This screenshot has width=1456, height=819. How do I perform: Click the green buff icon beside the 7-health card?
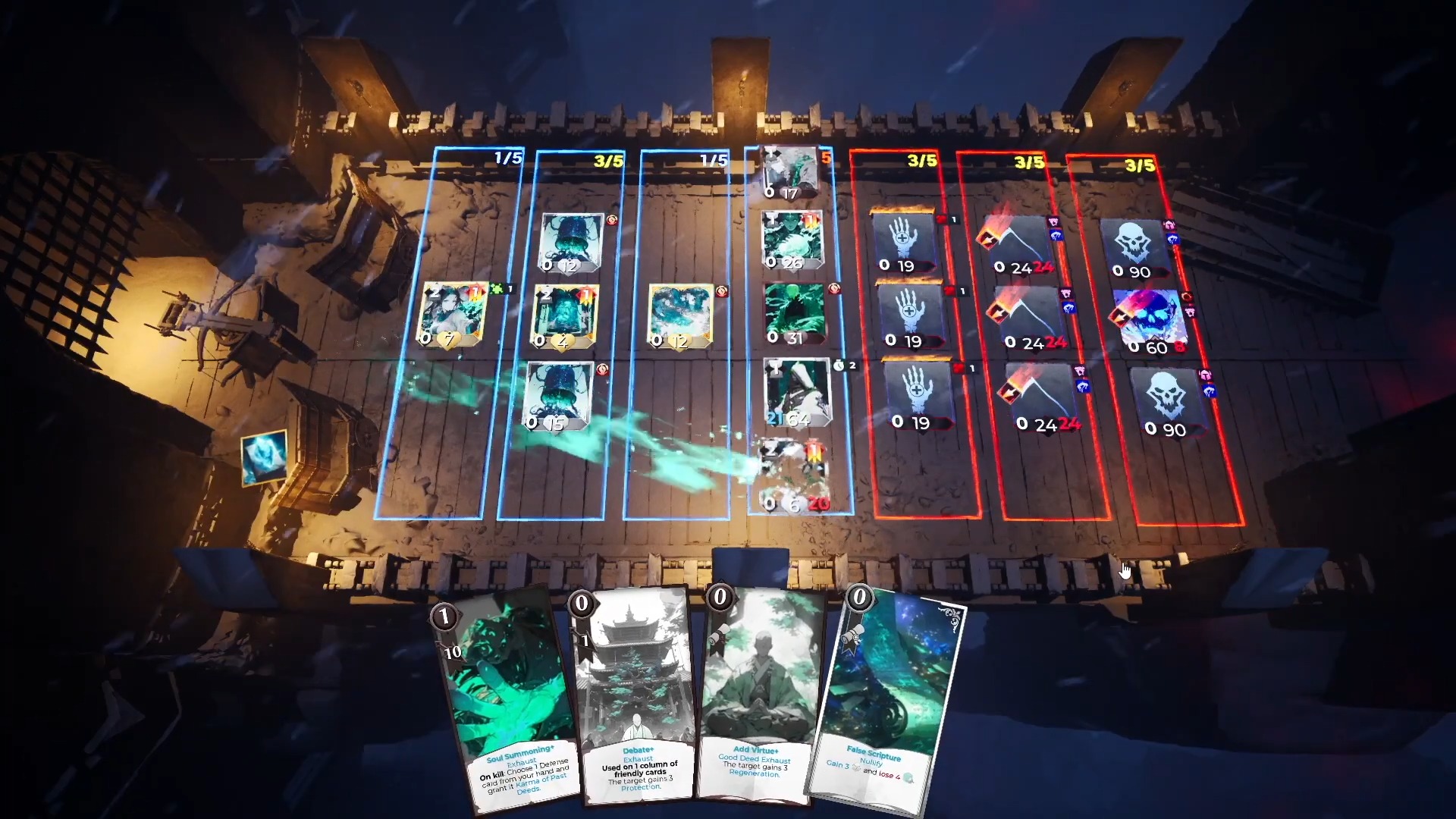(x=495, y=290)
